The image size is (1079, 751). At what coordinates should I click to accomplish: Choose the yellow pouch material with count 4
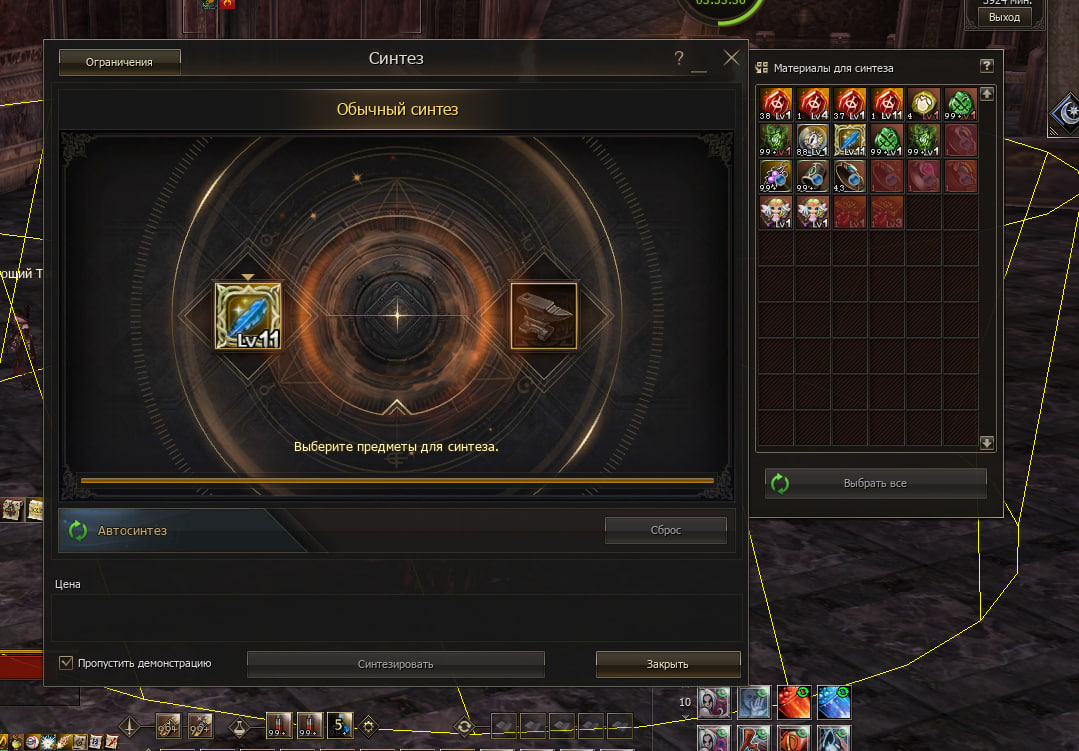(x=924, y=104)
